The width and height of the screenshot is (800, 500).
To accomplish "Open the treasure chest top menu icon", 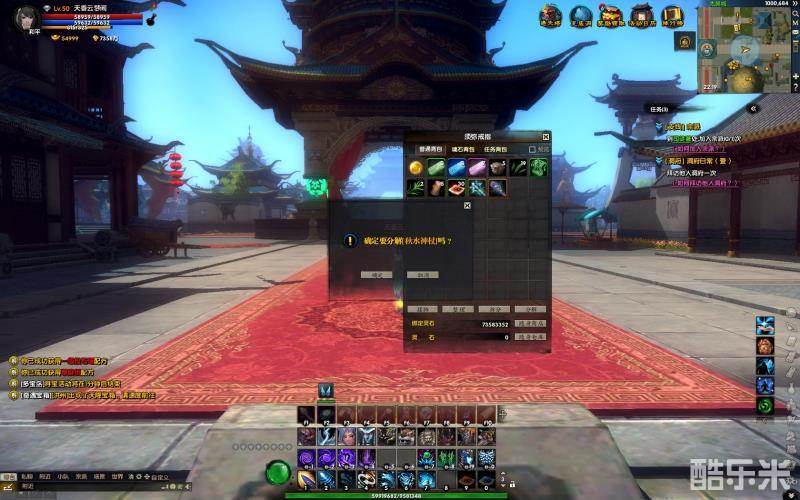I will pos(610,15).
